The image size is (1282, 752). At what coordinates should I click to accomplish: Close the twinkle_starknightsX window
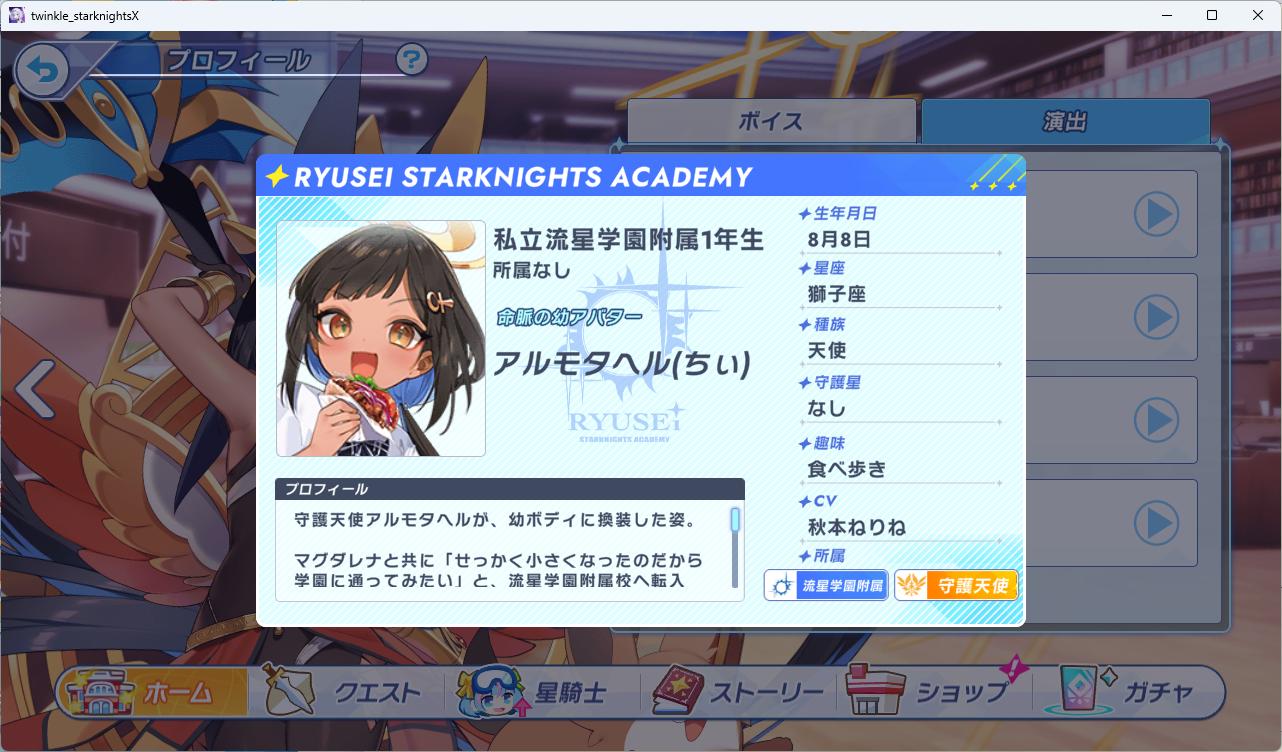[x=1258, y=15]
